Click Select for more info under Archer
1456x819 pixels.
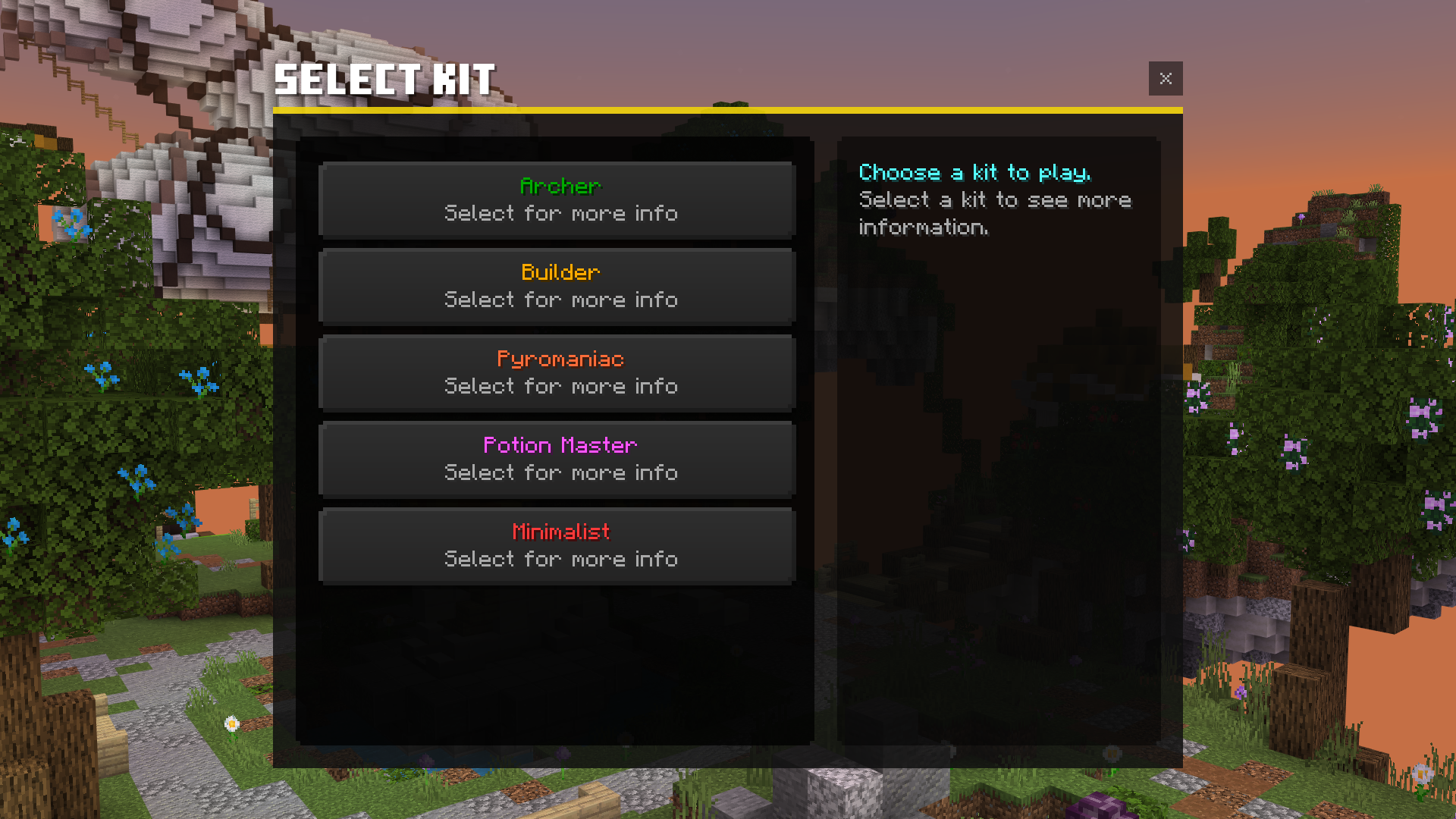560,213
